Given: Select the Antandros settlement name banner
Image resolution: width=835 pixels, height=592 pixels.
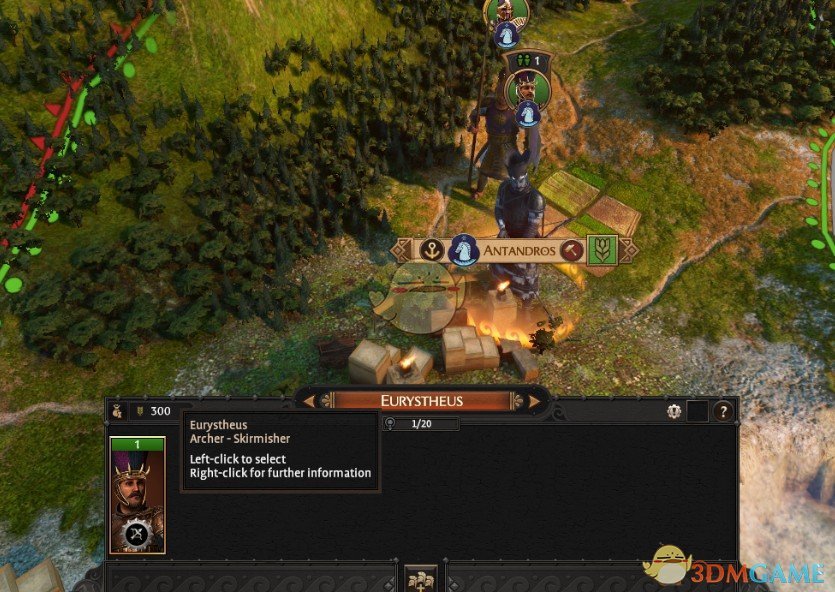Looking at the screenshot, I should 518,251.
